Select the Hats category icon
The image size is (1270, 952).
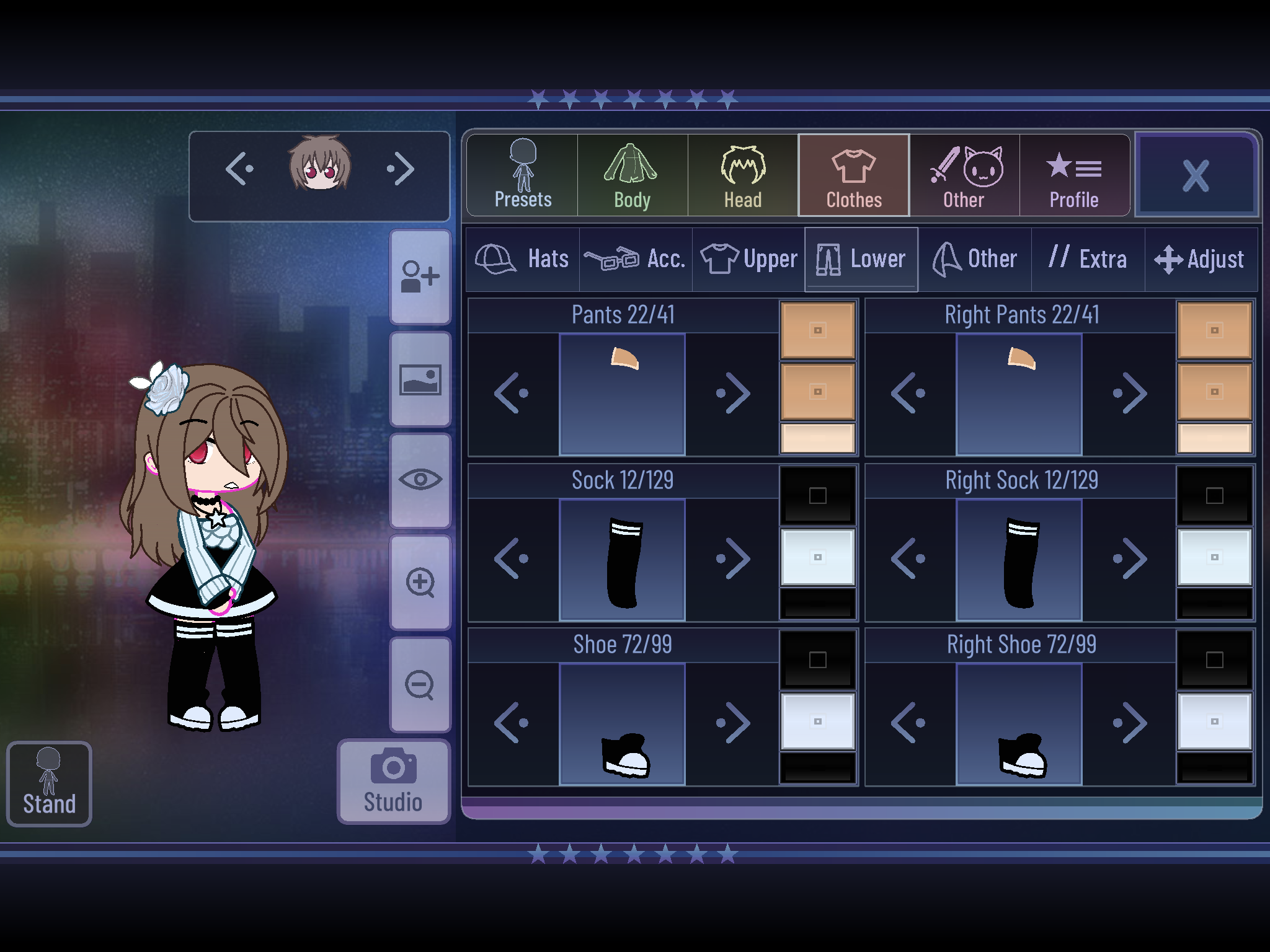click(523, 258)
